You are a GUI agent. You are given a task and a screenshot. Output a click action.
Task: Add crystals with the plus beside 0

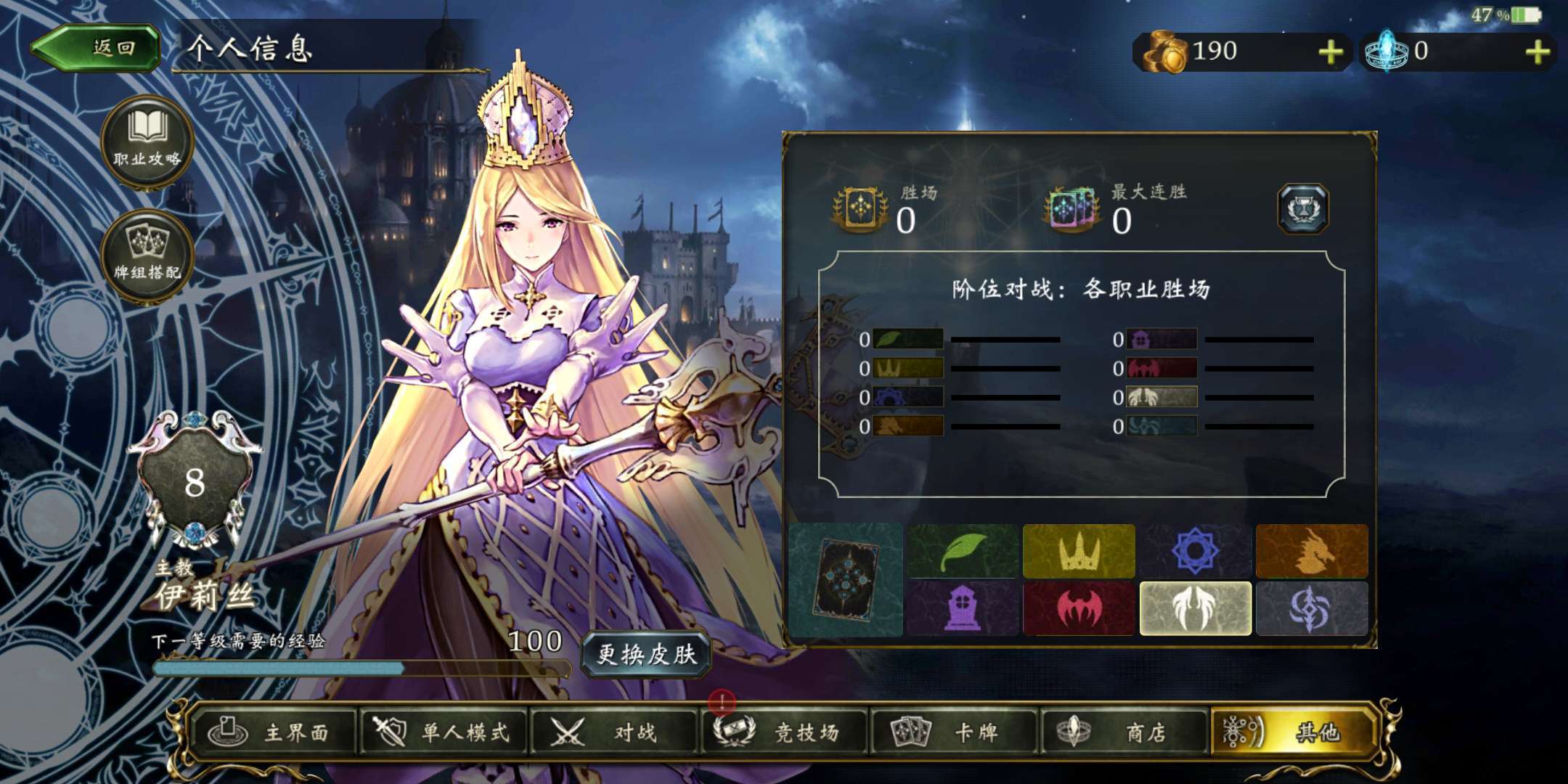tap(1537, 52)
